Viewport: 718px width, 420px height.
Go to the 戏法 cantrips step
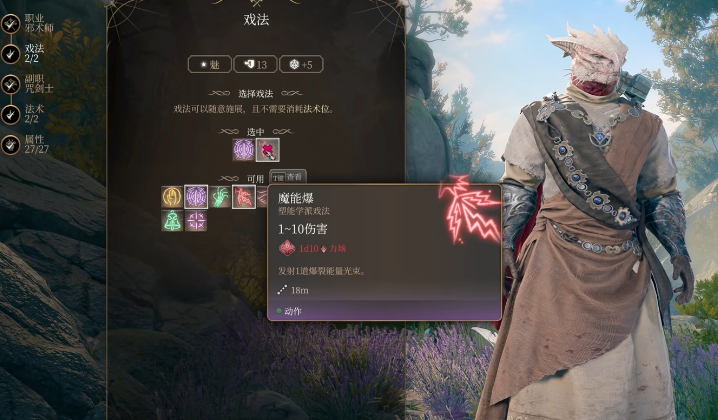pyautogui.click(x=30, y=53)
